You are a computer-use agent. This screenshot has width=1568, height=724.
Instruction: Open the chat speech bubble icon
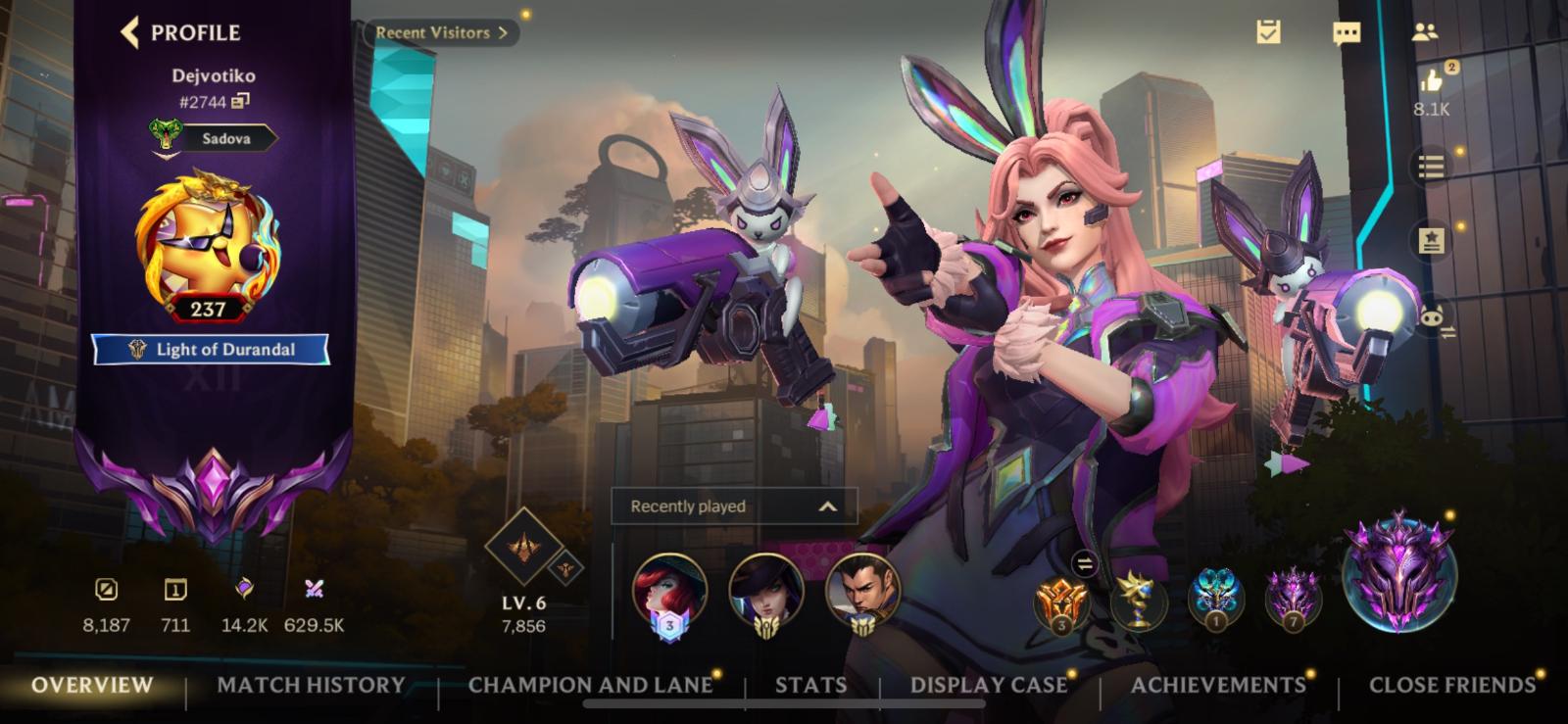tap(1347, 33)
